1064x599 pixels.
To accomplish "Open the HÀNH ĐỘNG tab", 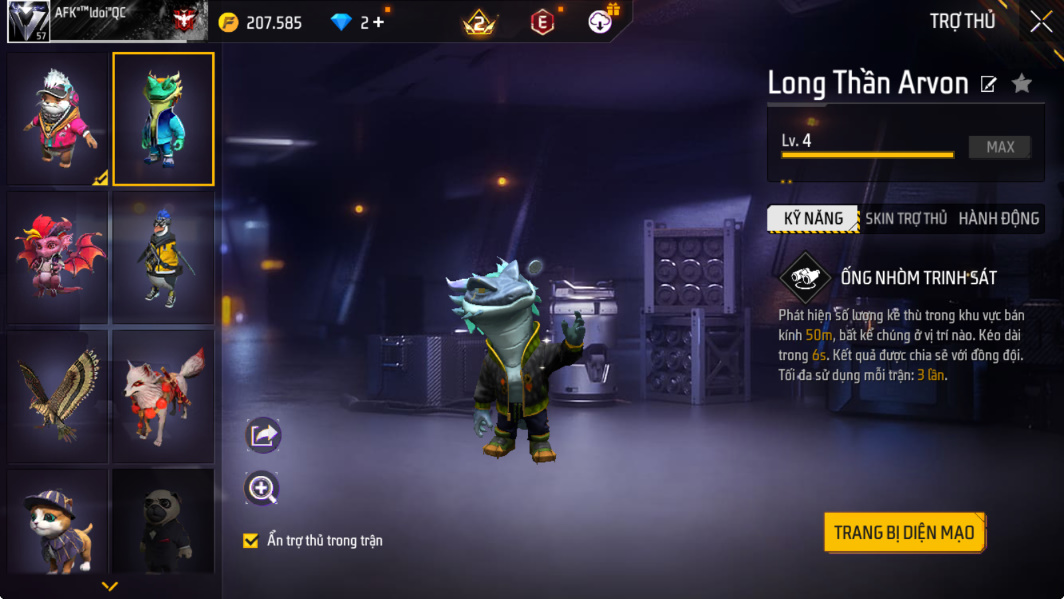I will point(998,218).
